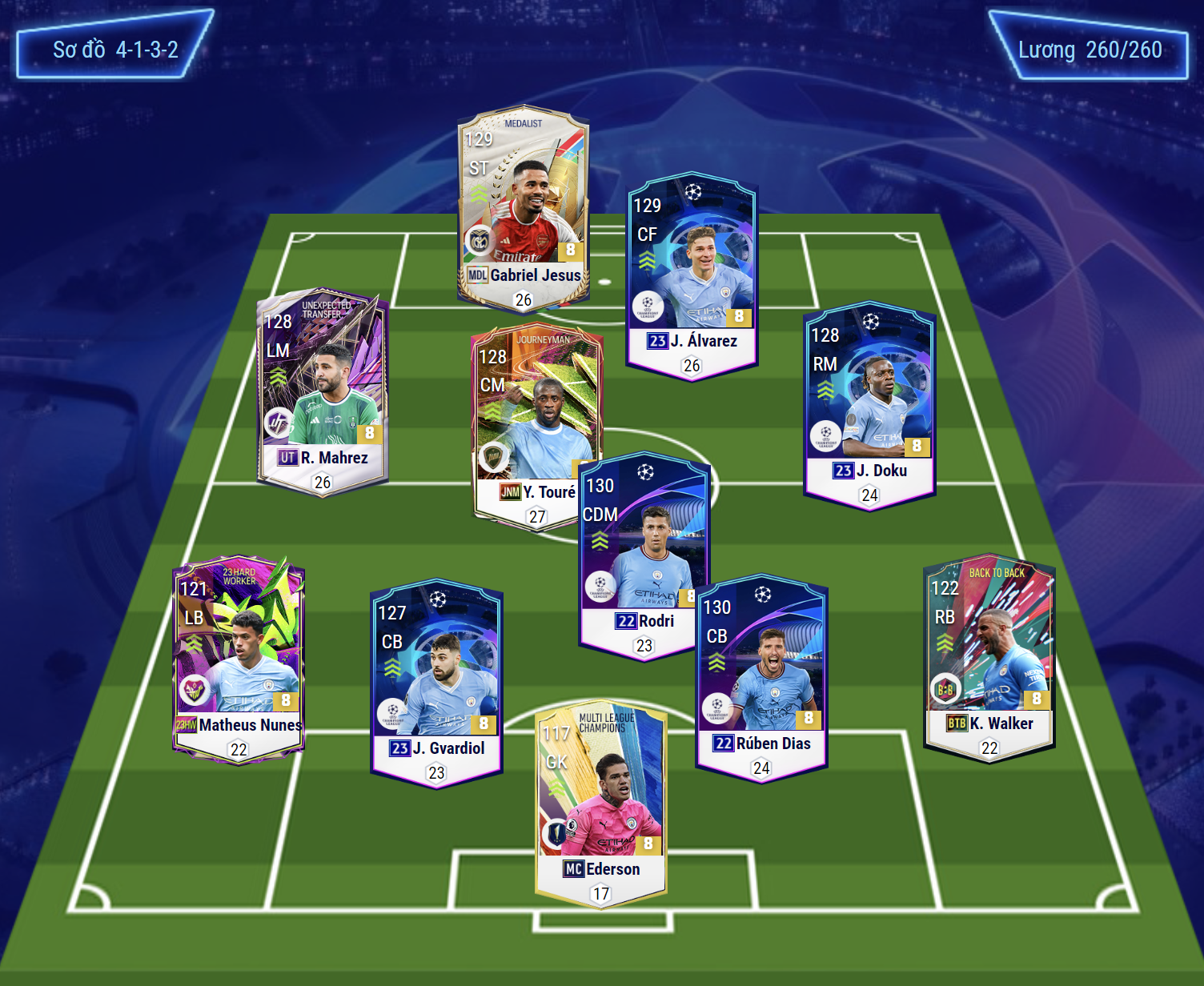Open the Sơ đồ 4-1-3-2 formation panel

click(115, 48)
